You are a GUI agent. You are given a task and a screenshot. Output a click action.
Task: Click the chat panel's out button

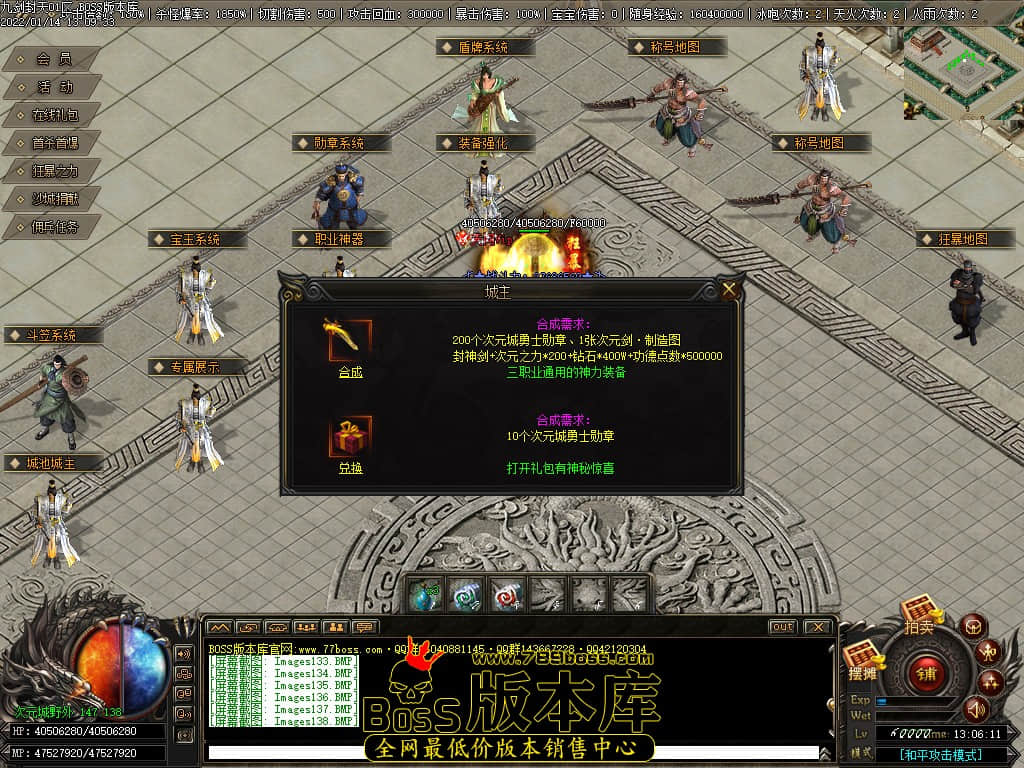pyautogui.click(x=782, y=627)
